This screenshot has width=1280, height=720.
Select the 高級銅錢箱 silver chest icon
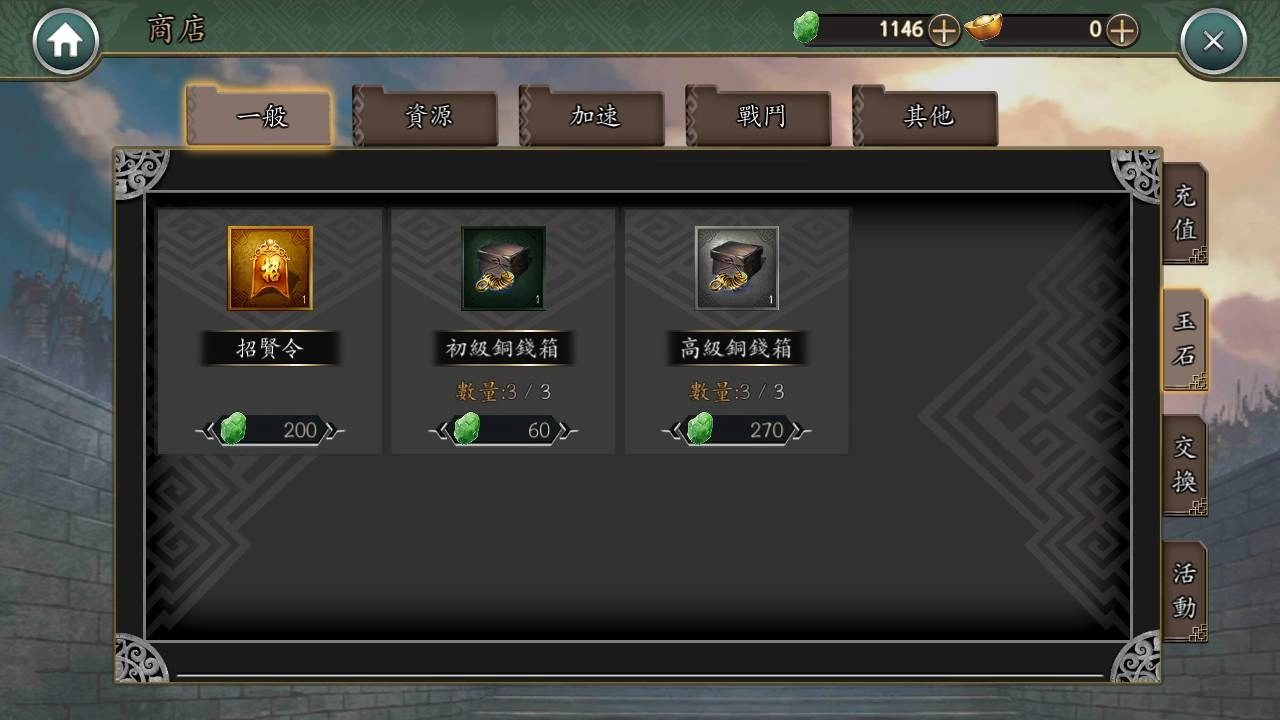tap(736, 267)
